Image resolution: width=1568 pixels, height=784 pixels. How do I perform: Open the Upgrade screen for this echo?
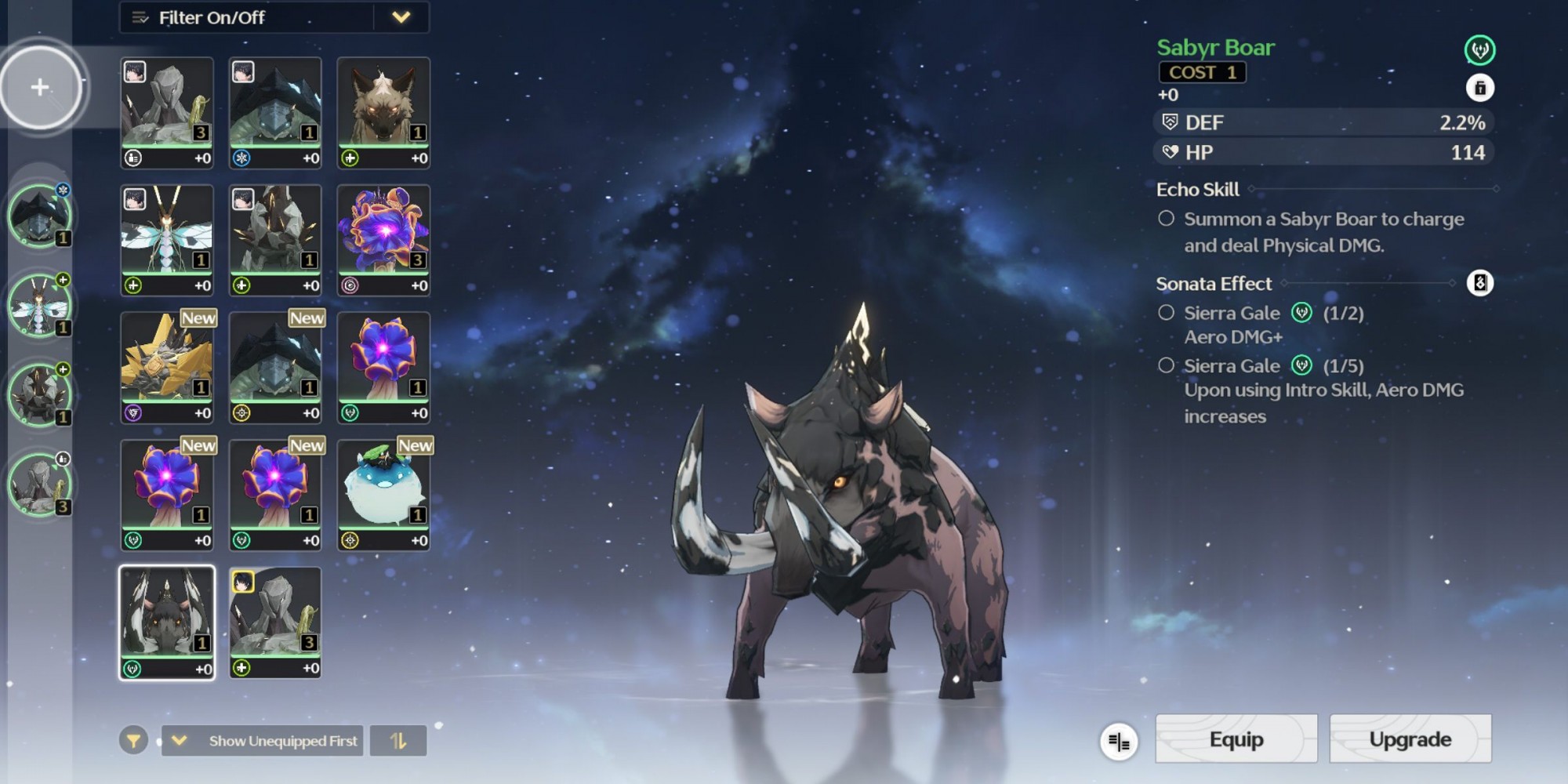(x=1410, y=739)
